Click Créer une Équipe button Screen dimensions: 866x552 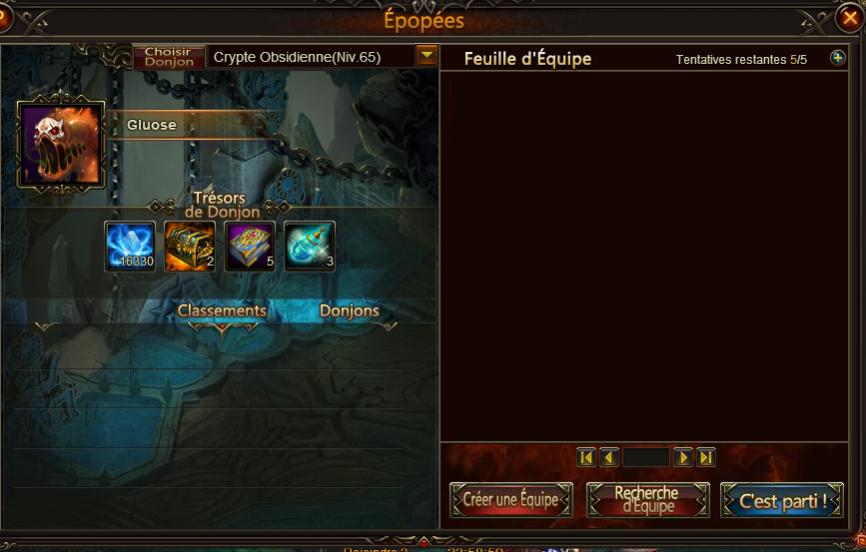(511, 500)
